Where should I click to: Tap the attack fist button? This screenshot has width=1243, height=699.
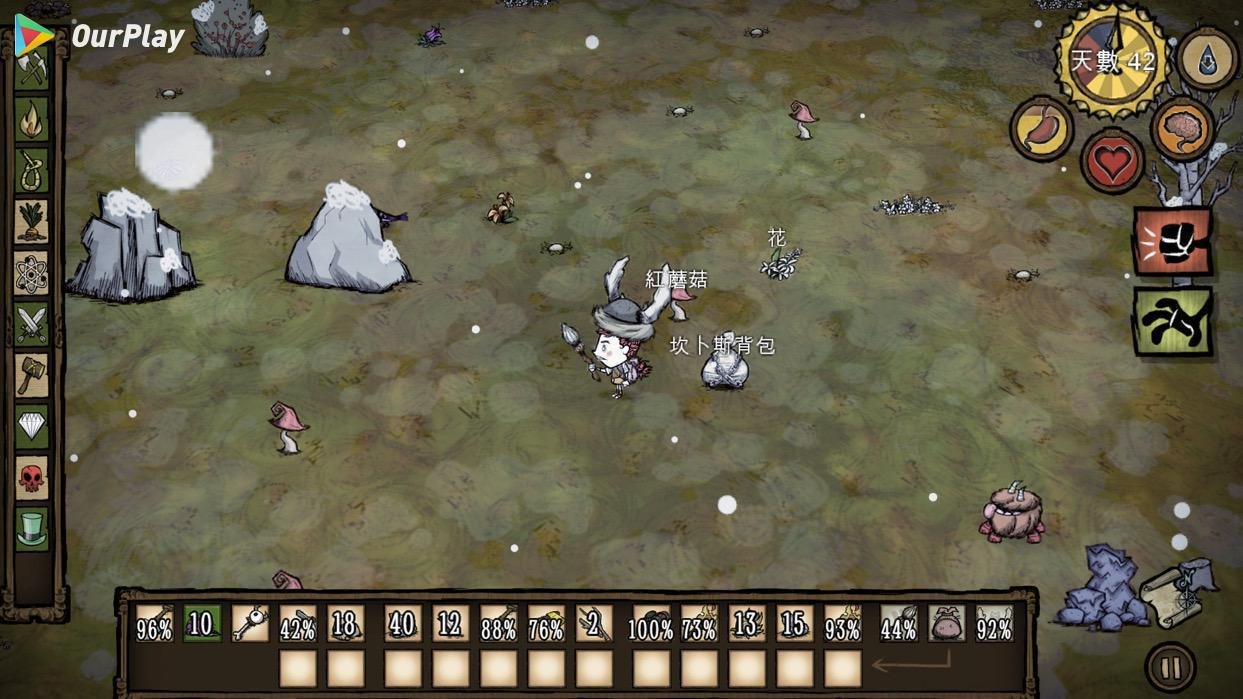point(1172,241)
